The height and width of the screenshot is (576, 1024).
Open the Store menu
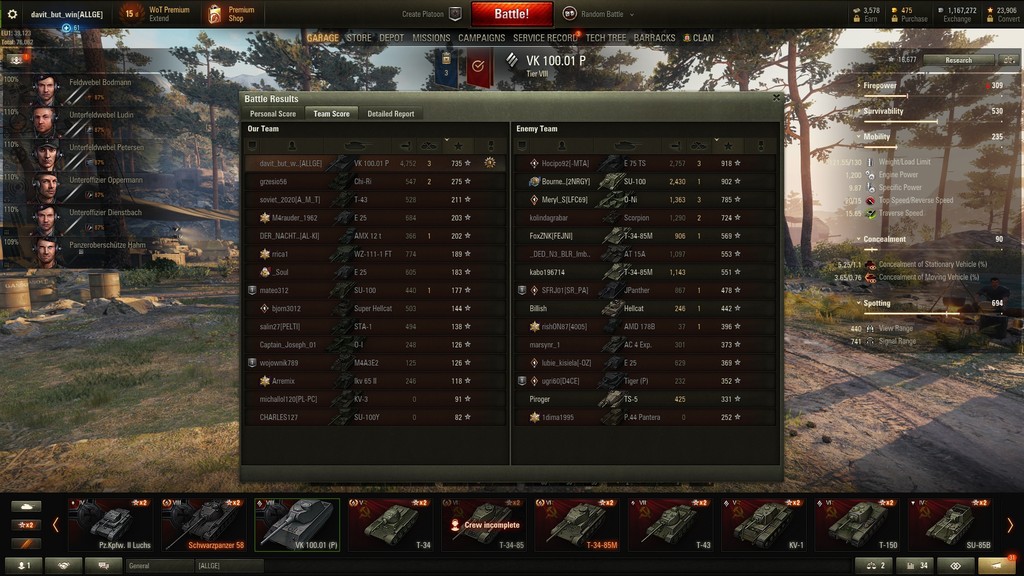click(x=359, y=38)
